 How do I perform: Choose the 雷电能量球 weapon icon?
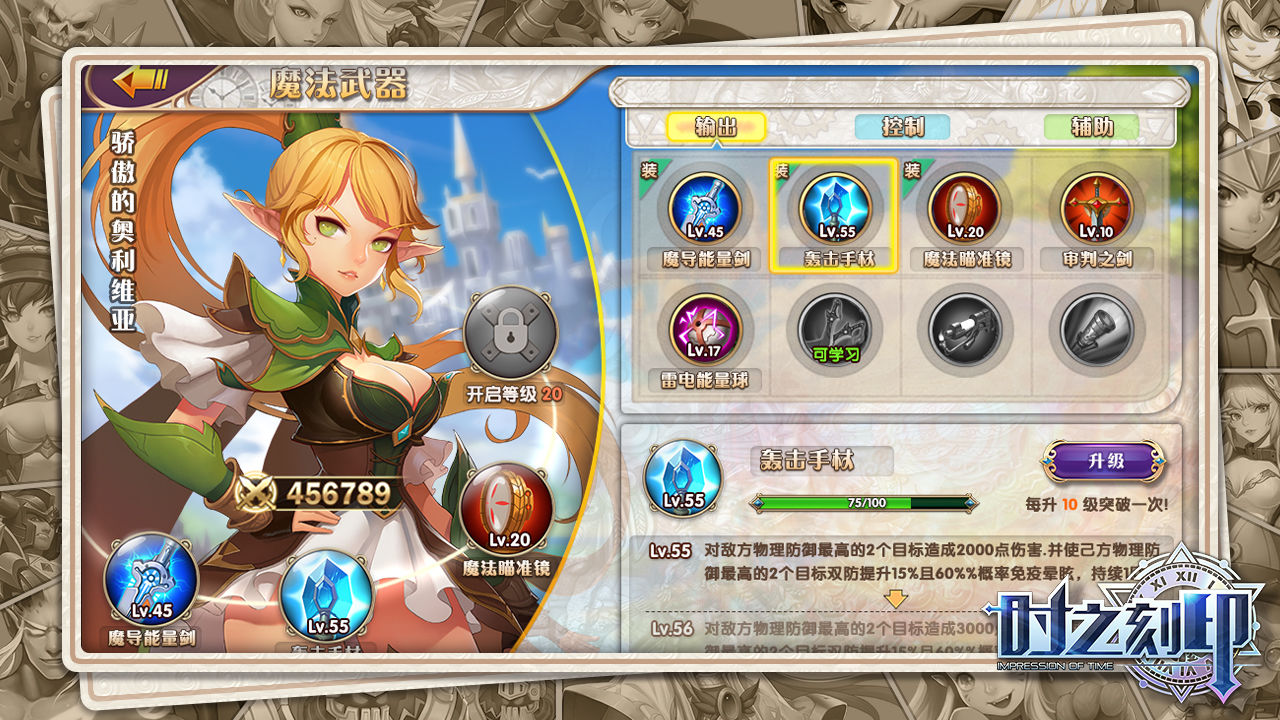tap(704, 328)
